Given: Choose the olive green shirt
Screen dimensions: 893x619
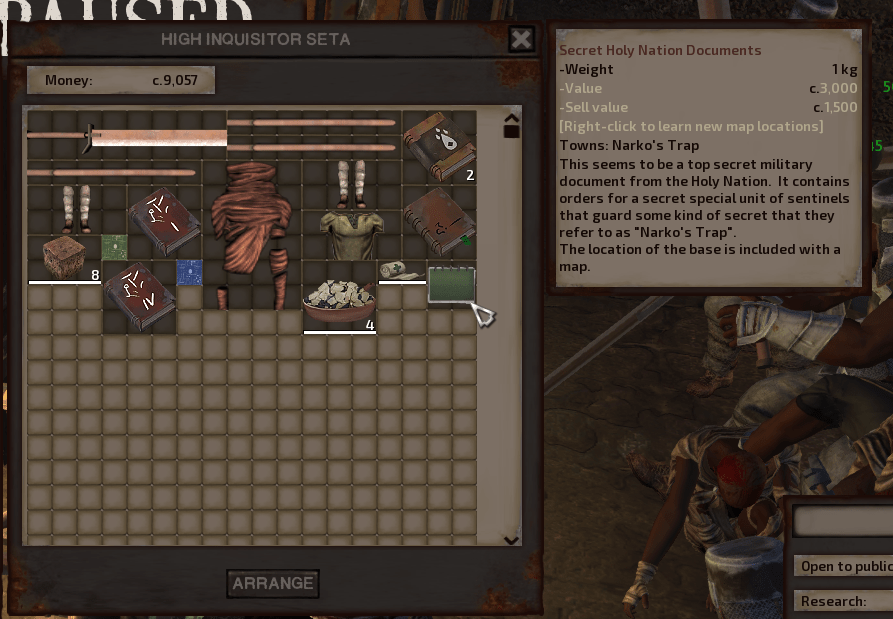Looking at the screenshot, I should click(x=351, y=234).
